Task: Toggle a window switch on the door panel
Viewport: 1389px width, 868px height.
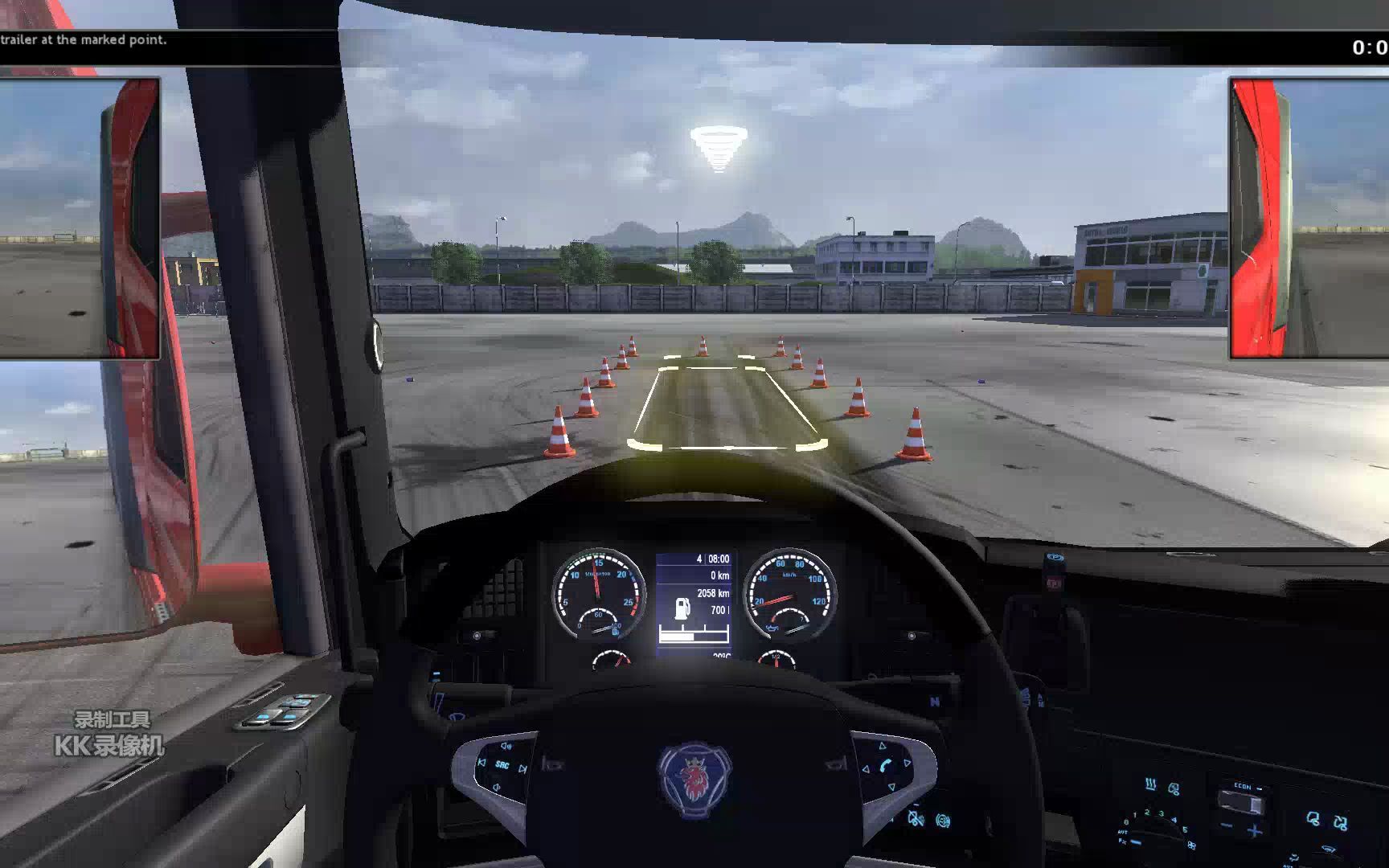Action: (x=264, y=717)
